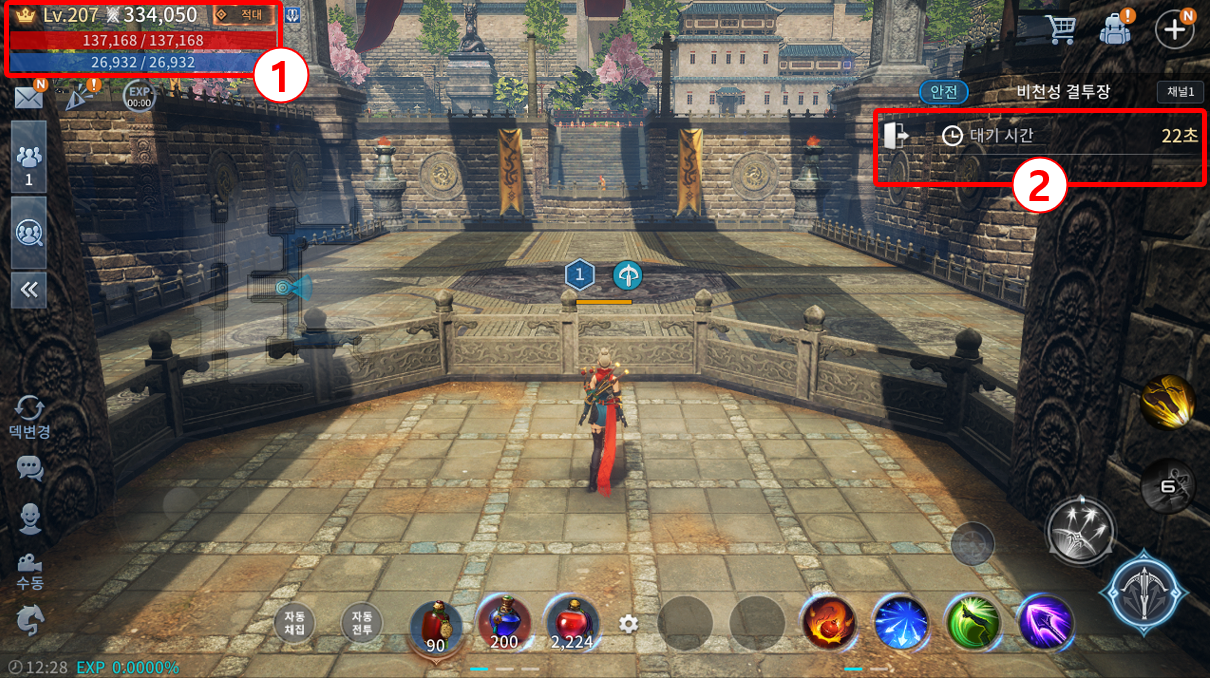Screen dimensions: 1210x678
Task: Open the shopping cart store
Action: 1059,28
